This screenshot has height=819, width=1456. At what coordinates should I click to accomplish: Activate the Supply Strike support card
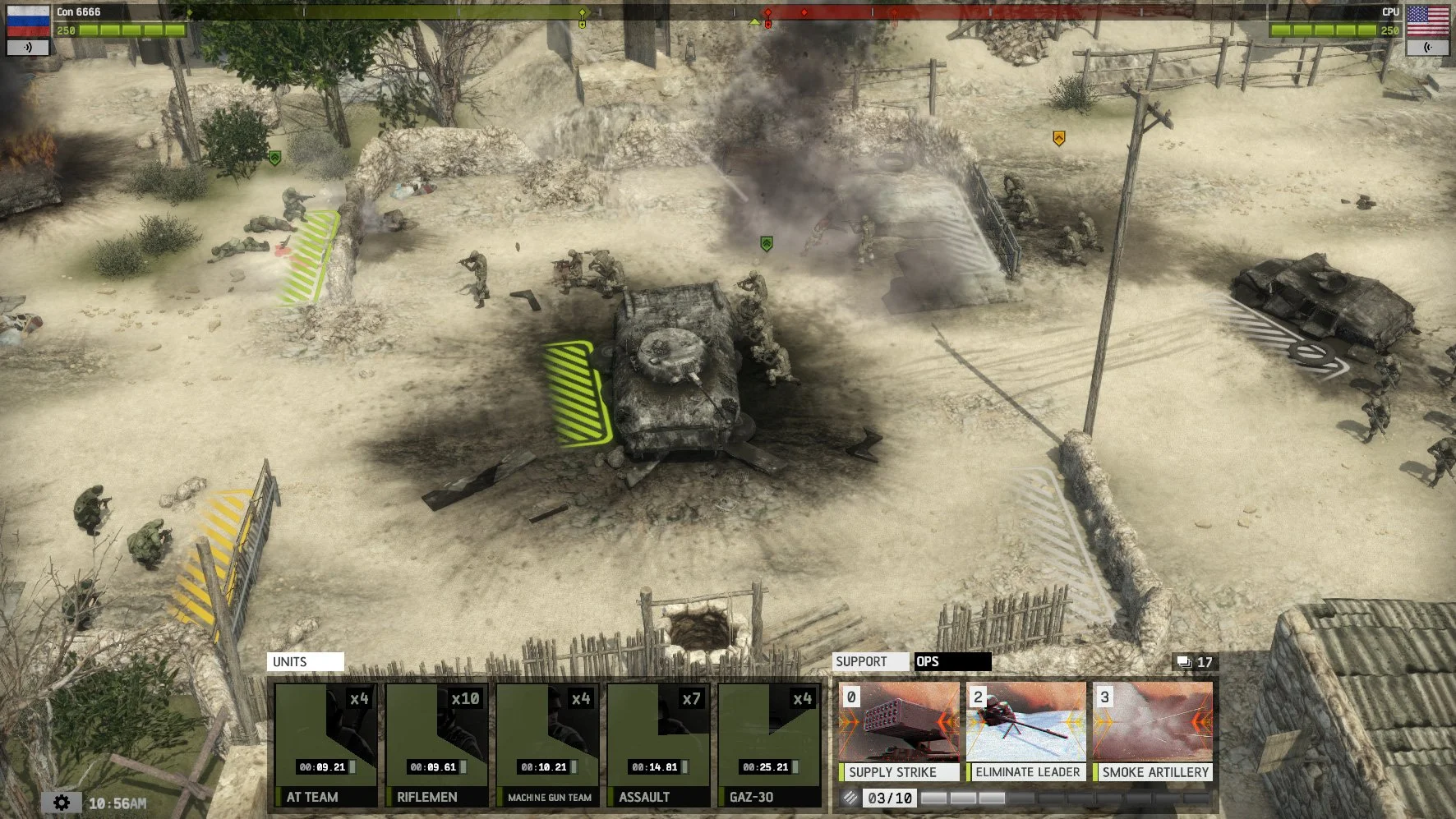897,731
